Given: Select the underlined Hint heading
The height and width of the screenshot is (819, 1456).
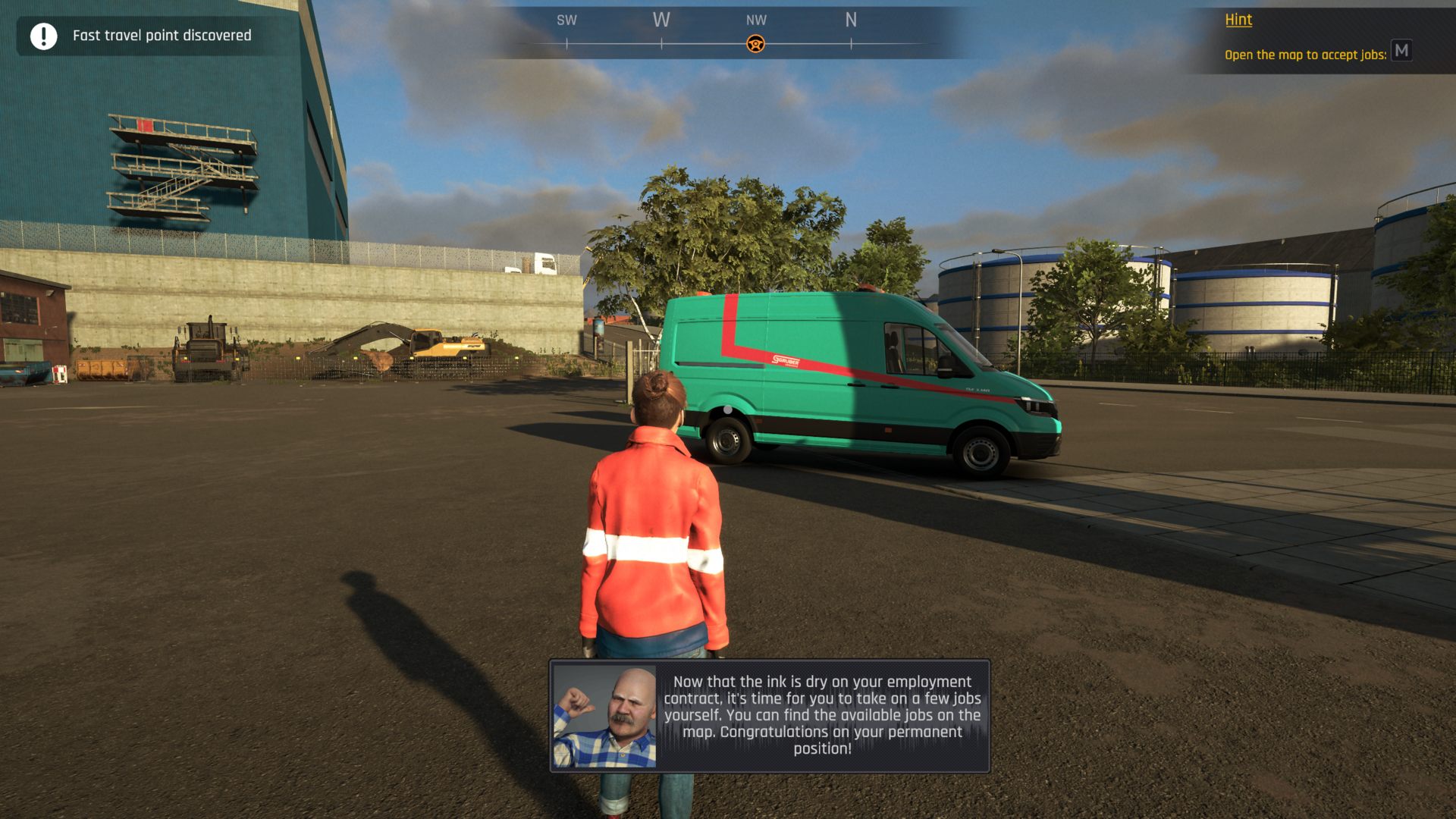Looking at the screenshot, I should 1238,20.
